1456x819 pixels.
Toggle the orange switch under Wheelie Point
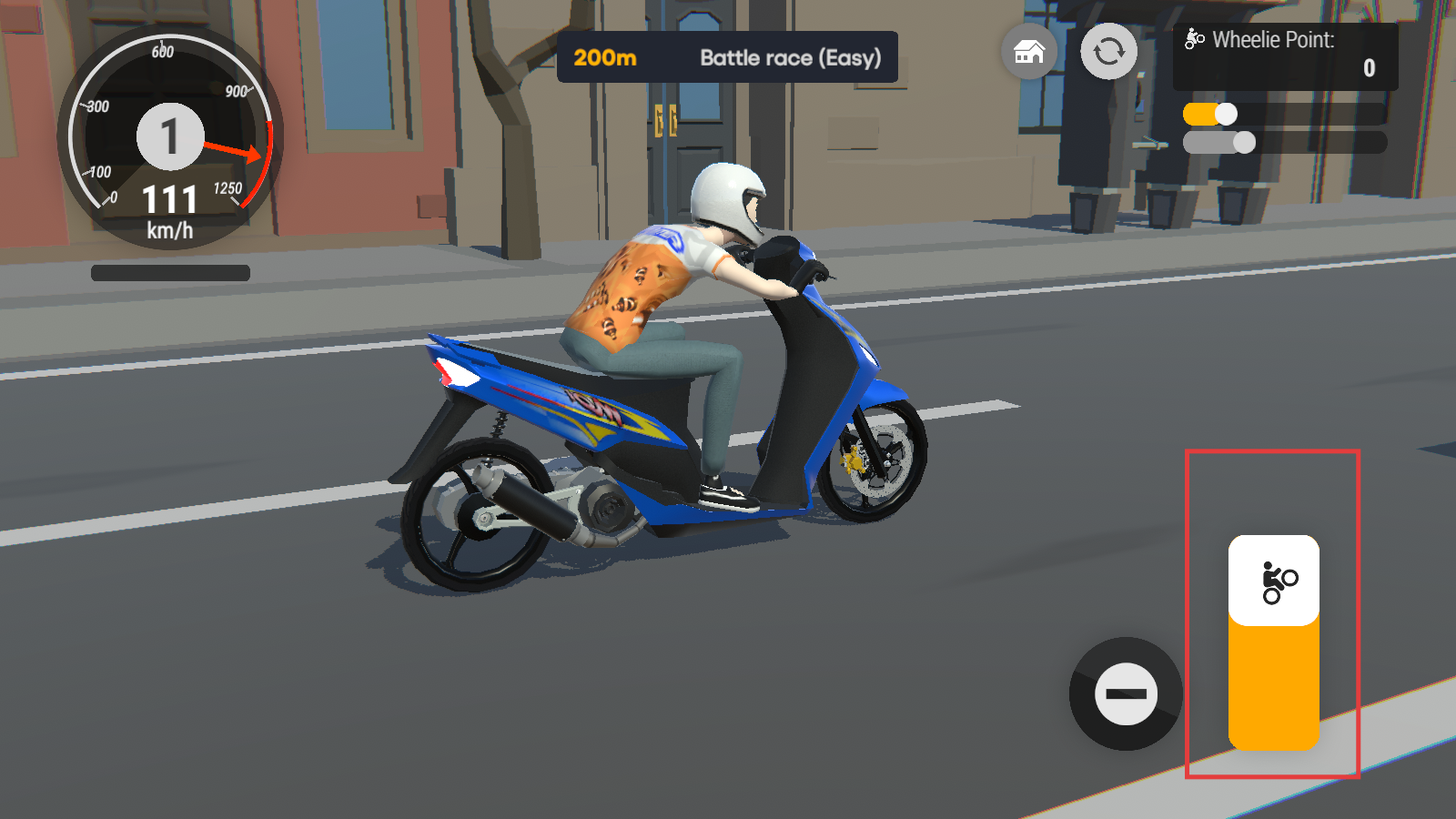1210,115
